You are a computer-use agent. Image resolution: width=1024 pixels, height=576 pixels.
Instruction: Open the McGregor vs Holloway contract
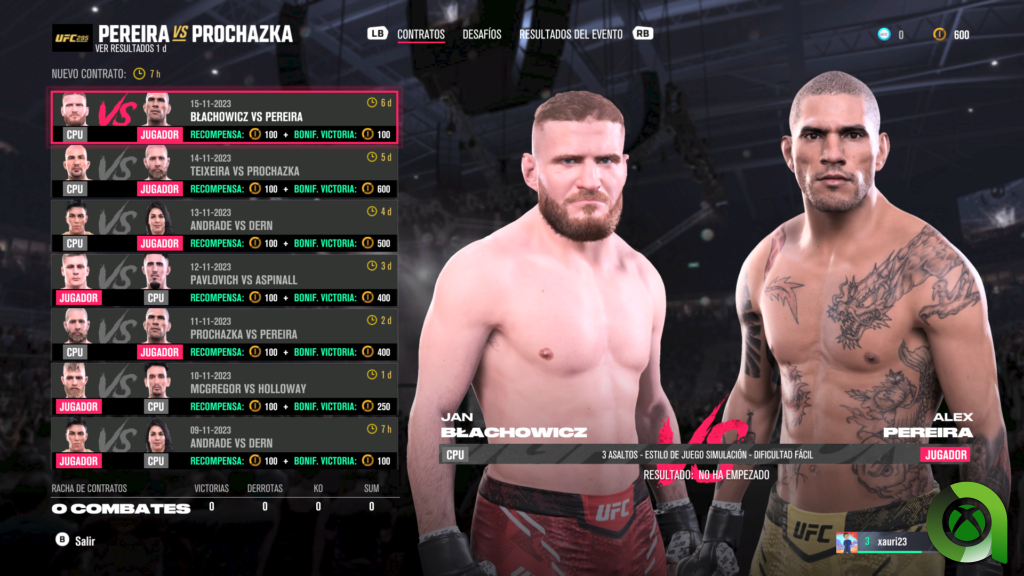[224, 388]
